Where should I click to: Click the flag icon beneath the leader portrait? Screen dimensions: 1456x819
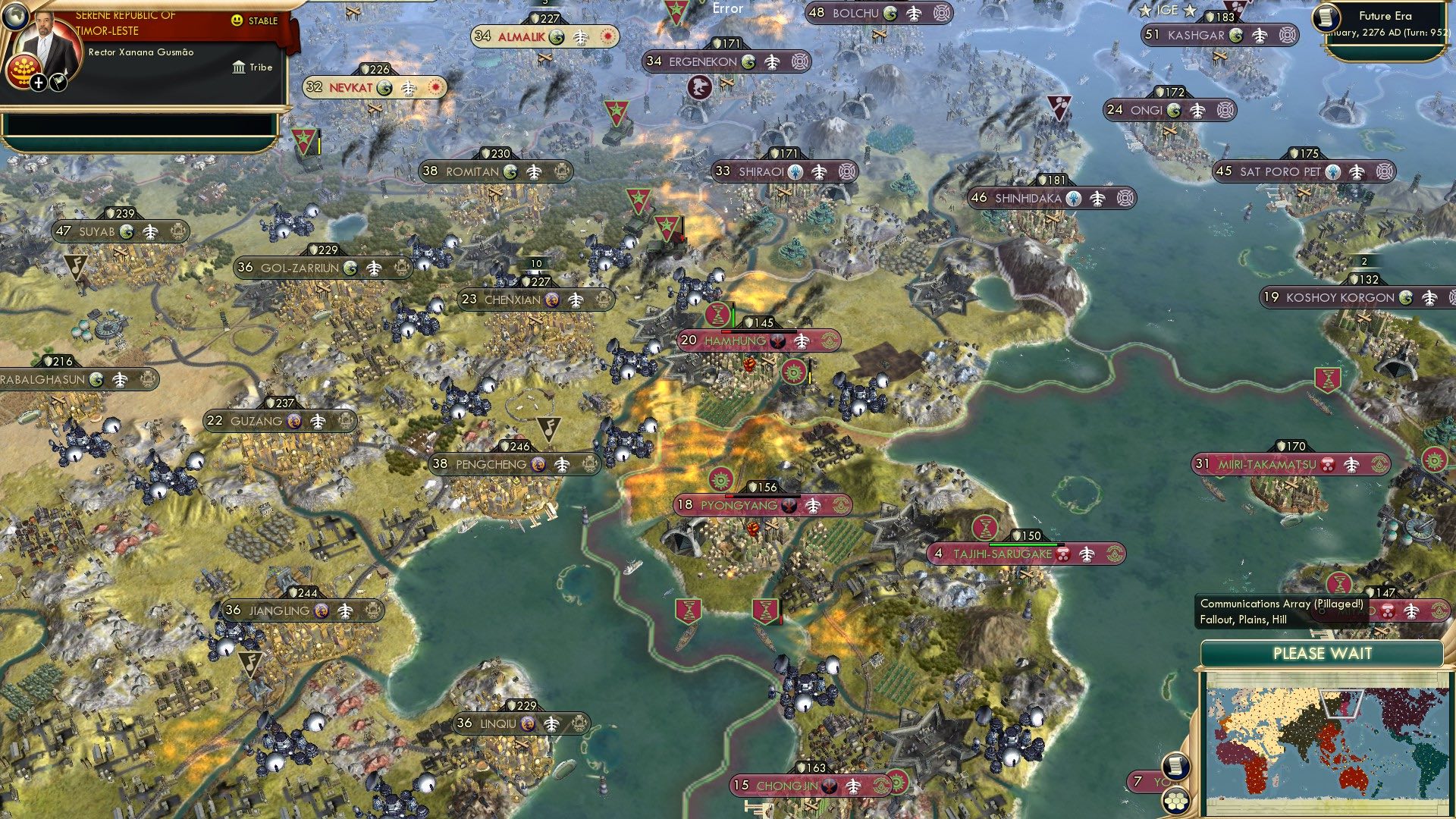[57, 82]
